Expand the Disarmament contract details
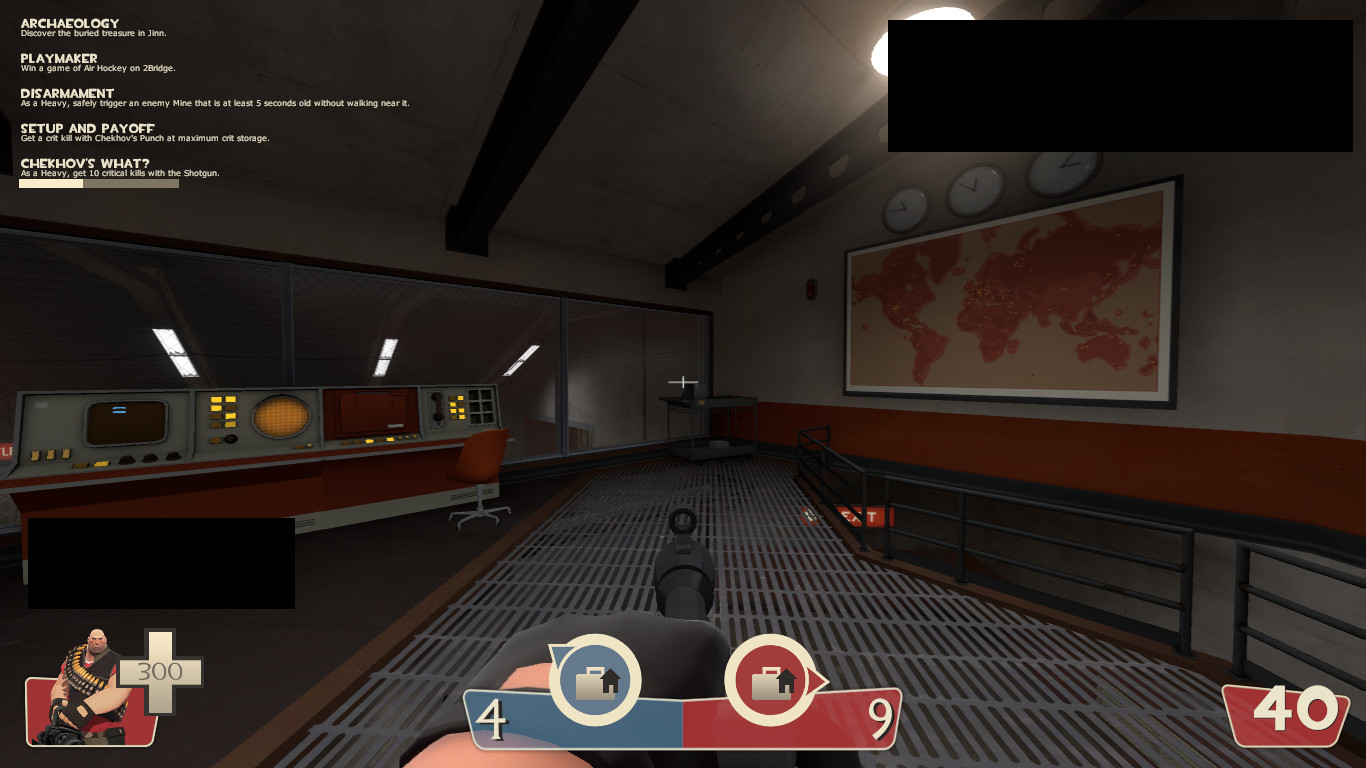Viewport: 1366px width, 768px height. click(x=66, y=93)
